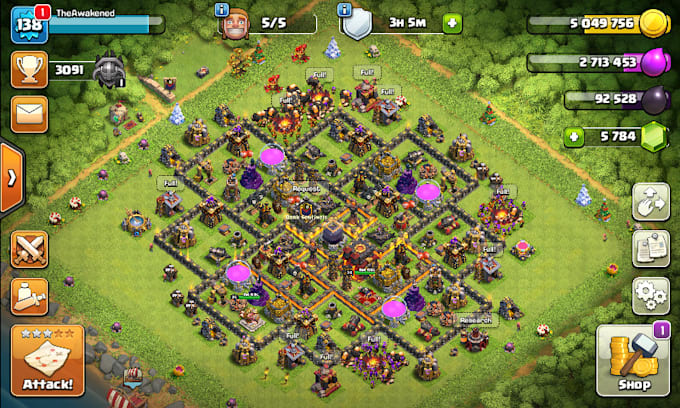
Task: Open the settings gears button
Action: pos(651,295)
